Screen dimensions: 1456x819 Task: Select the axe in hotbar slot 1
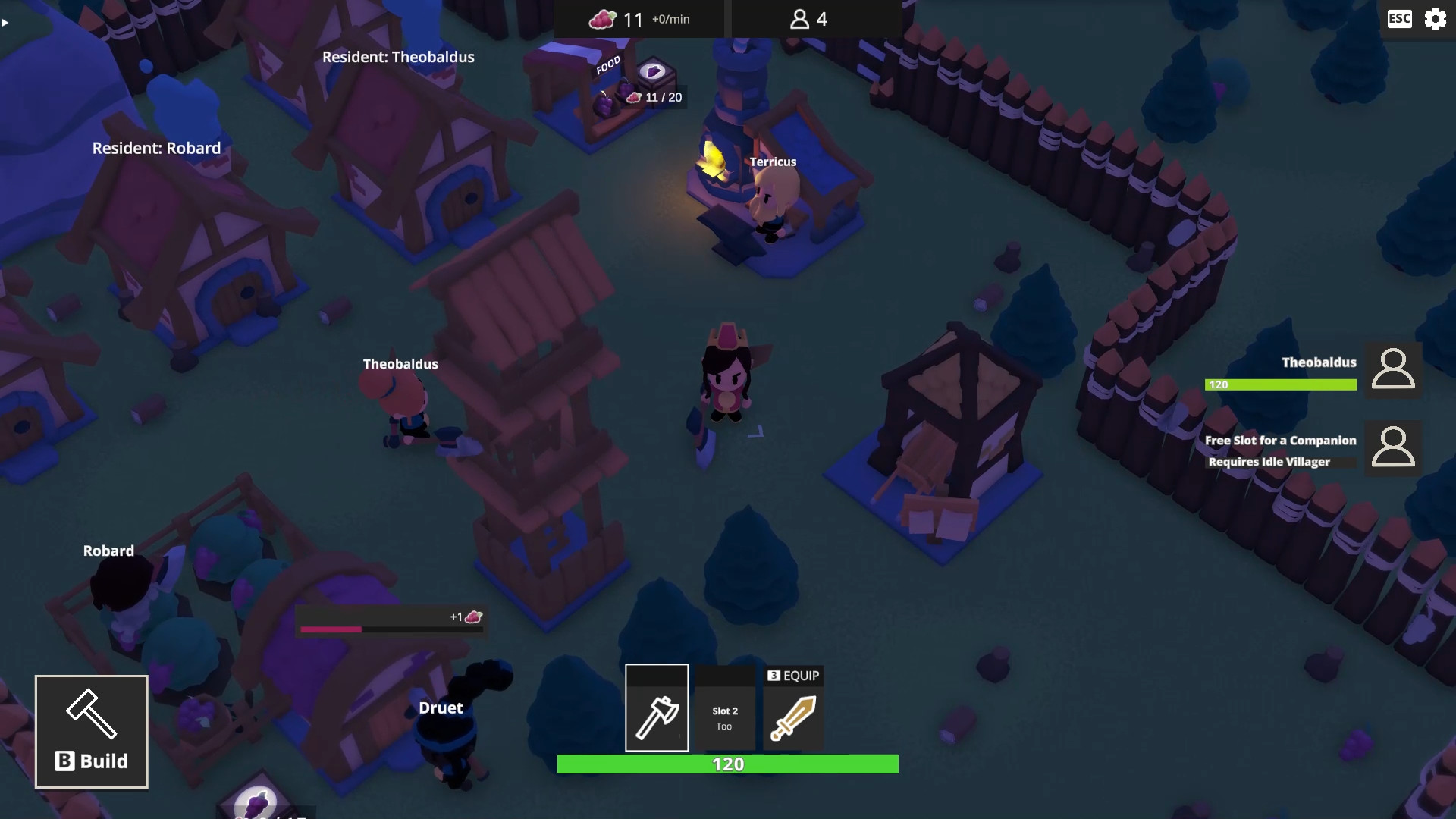657,707
